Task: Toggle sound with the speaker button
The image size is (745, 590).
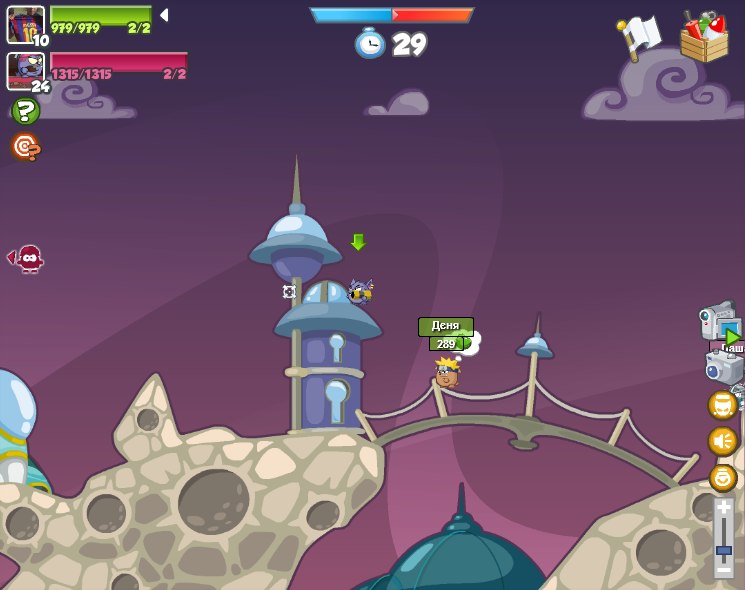Action: 722,441
